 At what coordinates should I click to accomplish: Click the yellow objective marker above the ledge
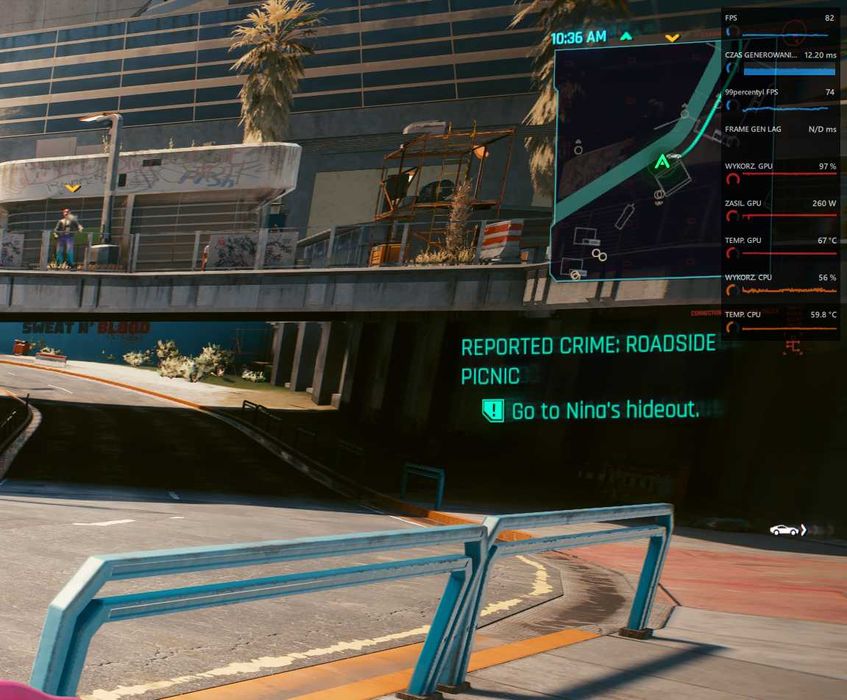click(x=72, y=188)
